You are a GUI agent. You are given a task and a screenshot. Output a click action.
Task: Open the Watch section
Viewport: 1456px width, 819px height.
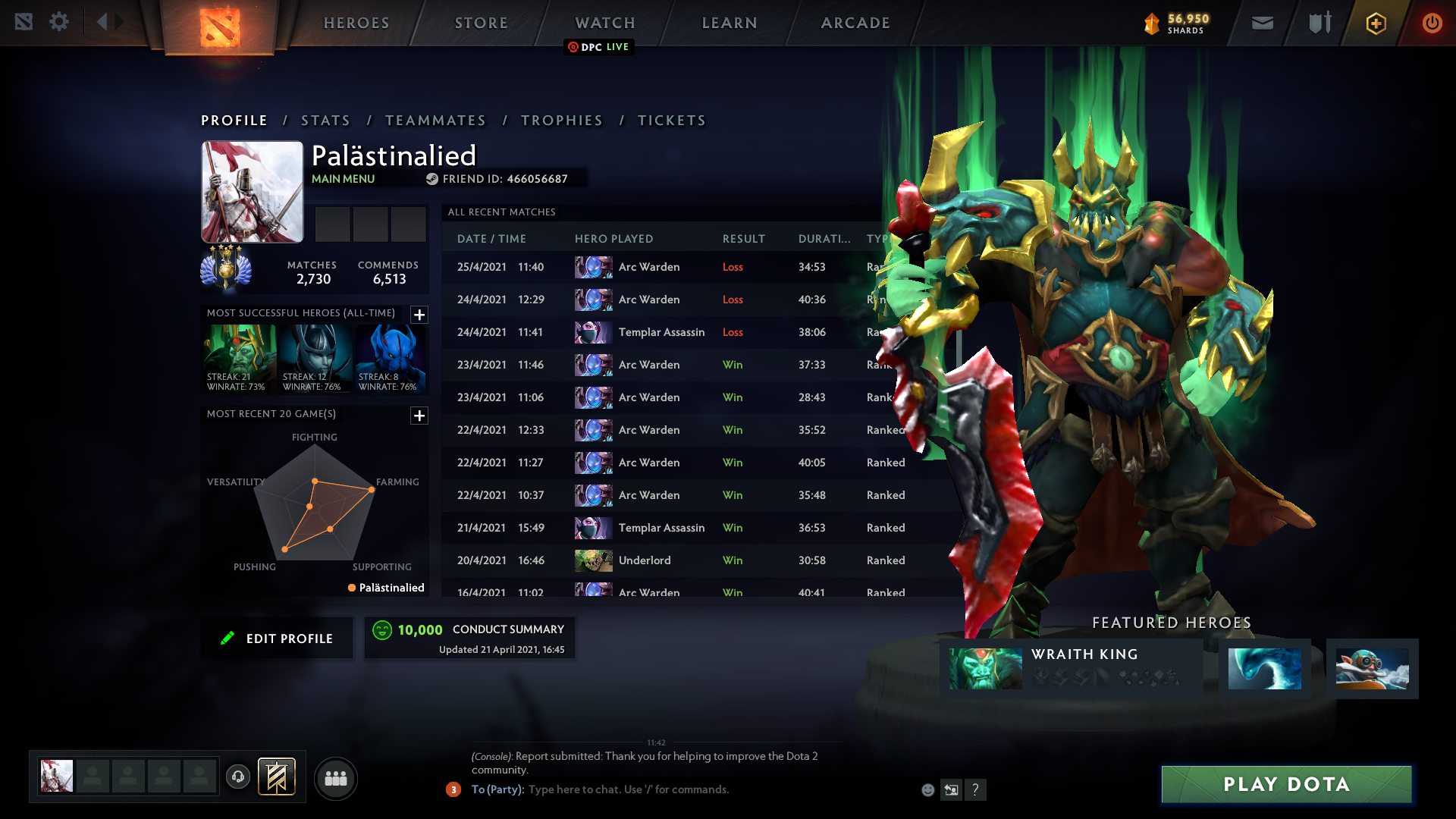coord(605,23)
